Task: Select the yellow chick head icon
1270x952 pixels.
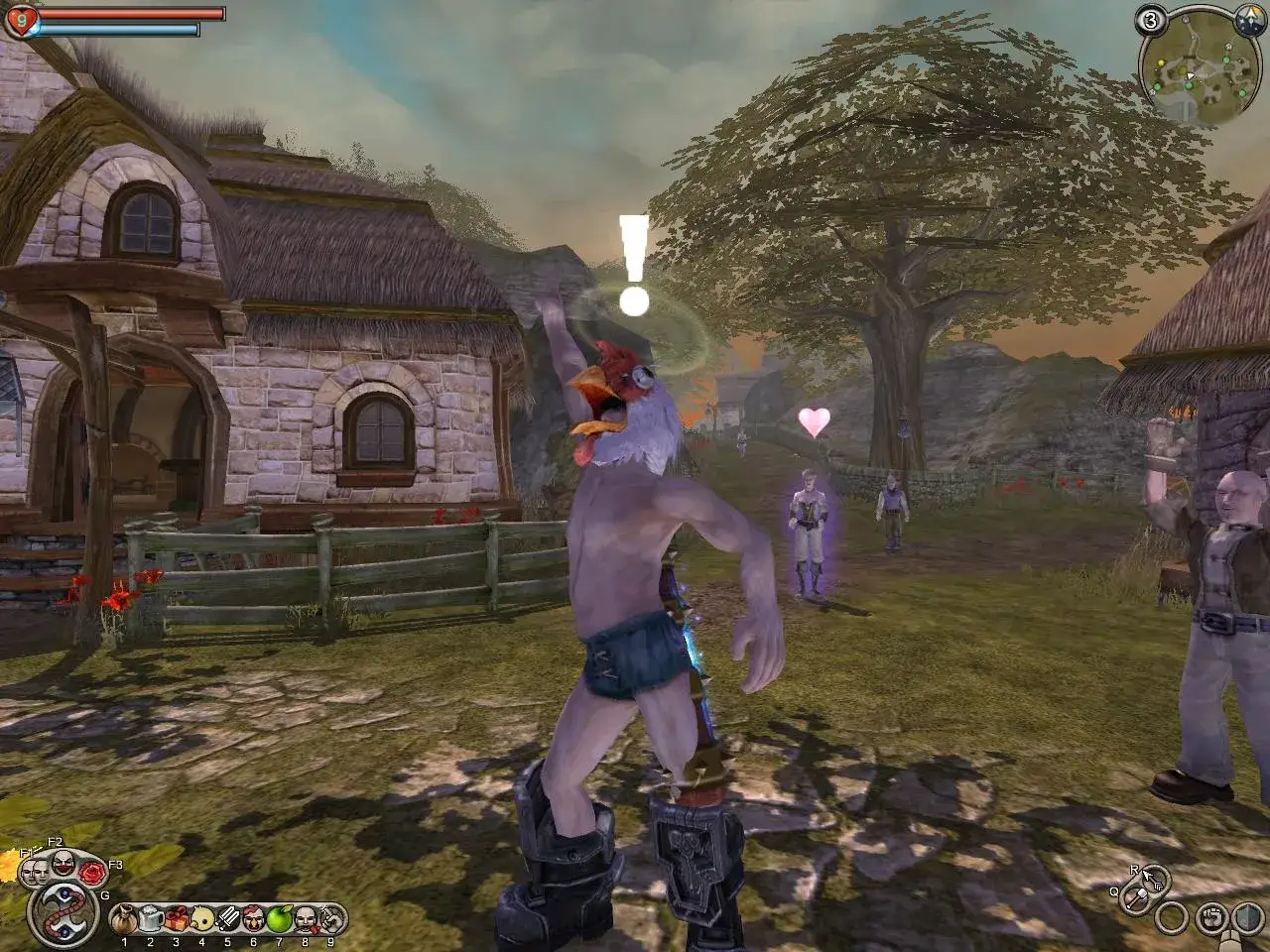Action: tap(201, 919)
